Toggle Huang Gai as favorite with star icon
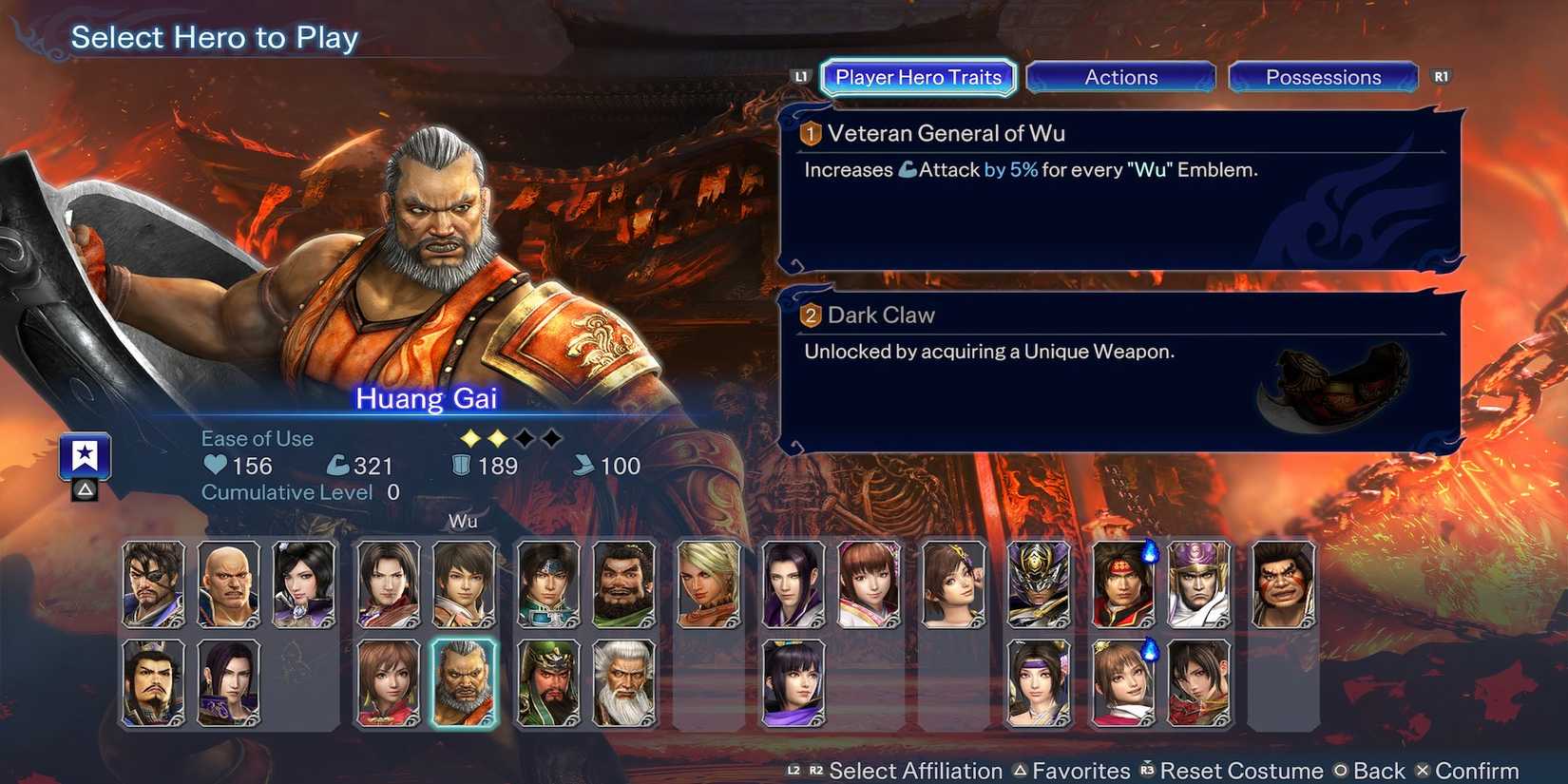The height and width of the screenshot is (784, 1568). (x=84, y=456)
